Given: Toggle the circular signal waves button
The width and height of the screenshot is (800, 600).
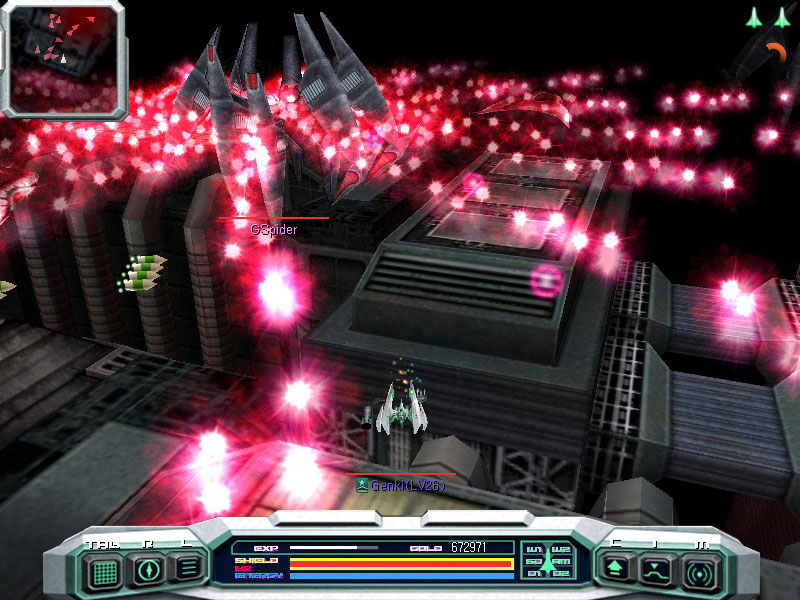Looking at the screenshot, I should pyautogui.click(x=698, y=572).
